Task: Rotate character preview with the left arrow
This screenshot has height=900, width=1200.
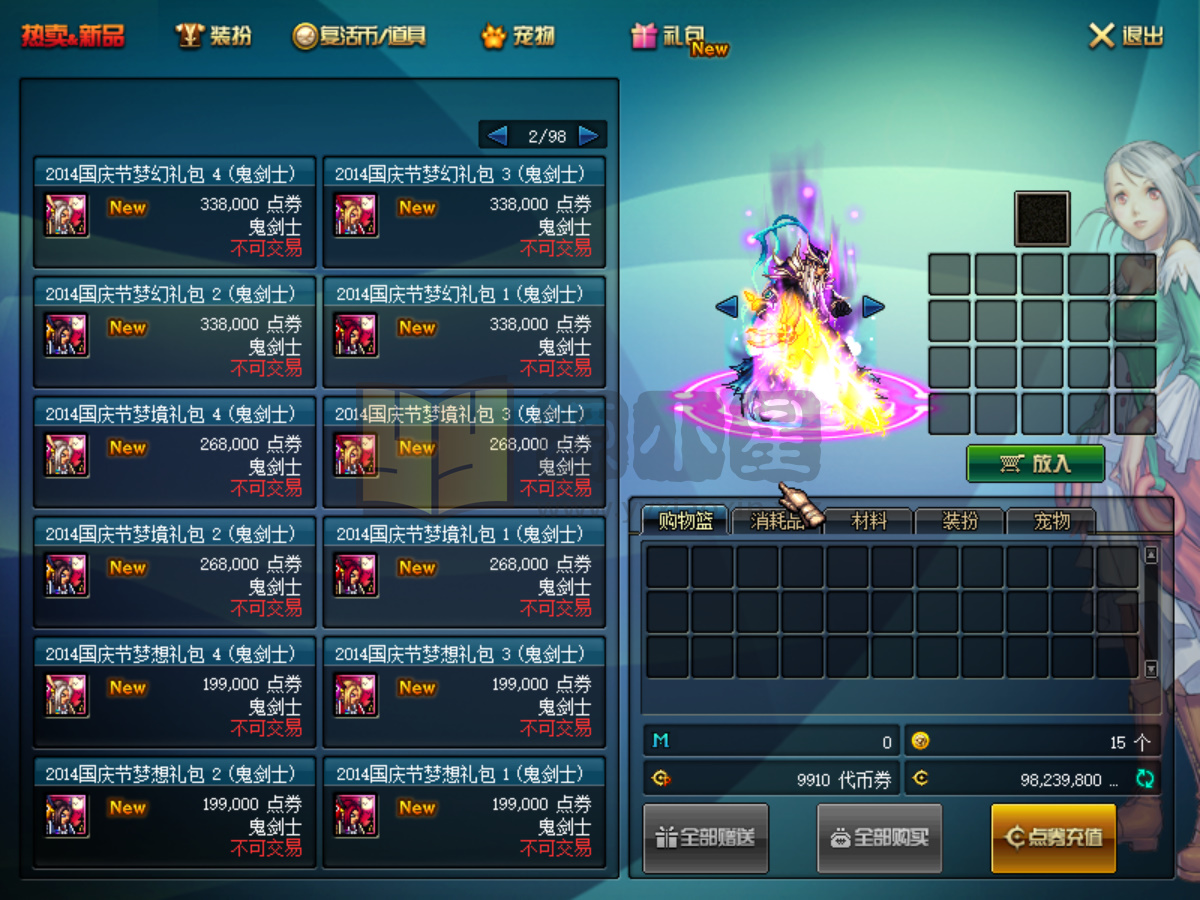Action: coord(727,307)
